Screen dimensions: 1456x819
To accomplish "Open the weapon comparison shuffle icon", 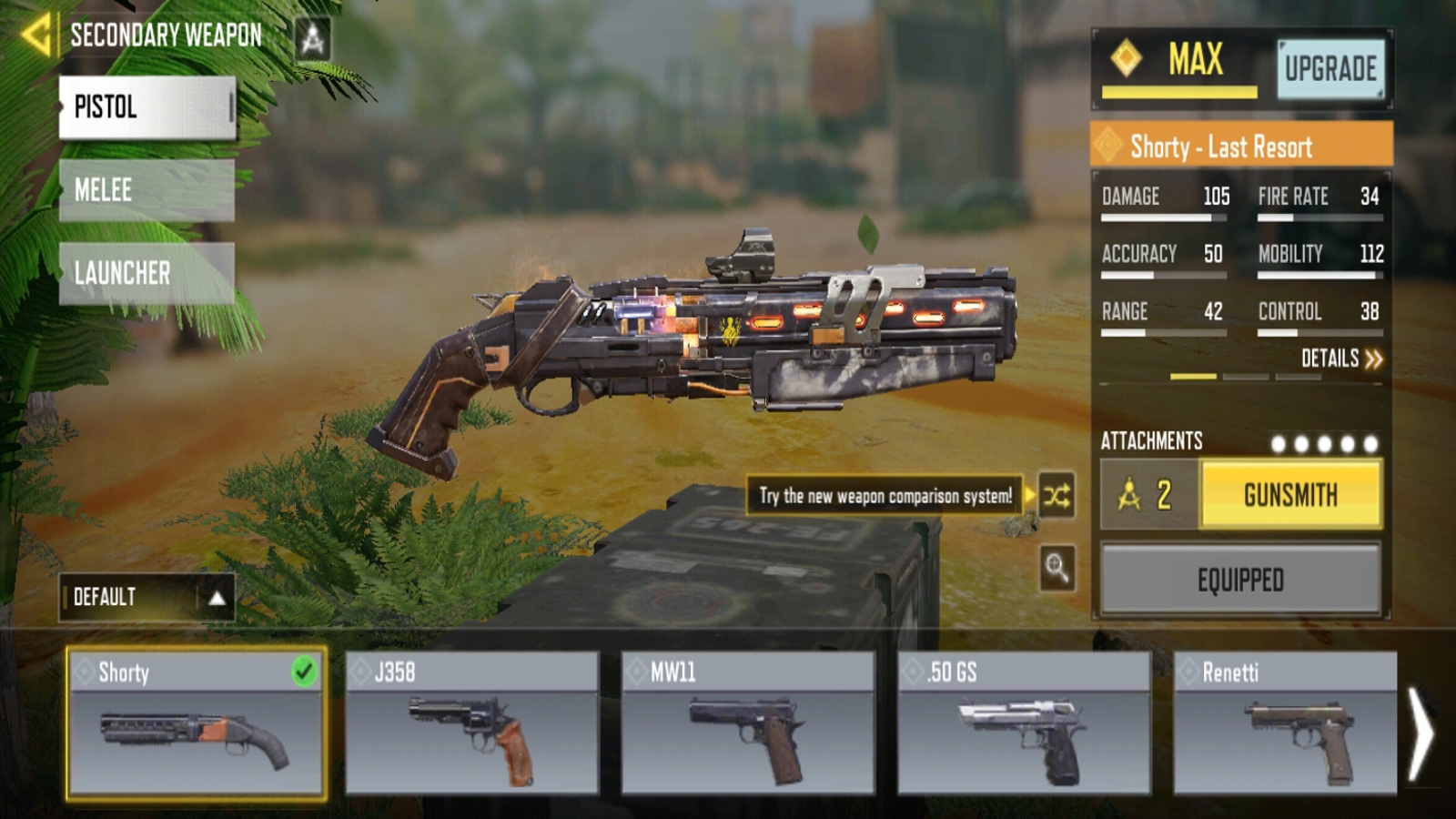I will (x=1057, y=496).
